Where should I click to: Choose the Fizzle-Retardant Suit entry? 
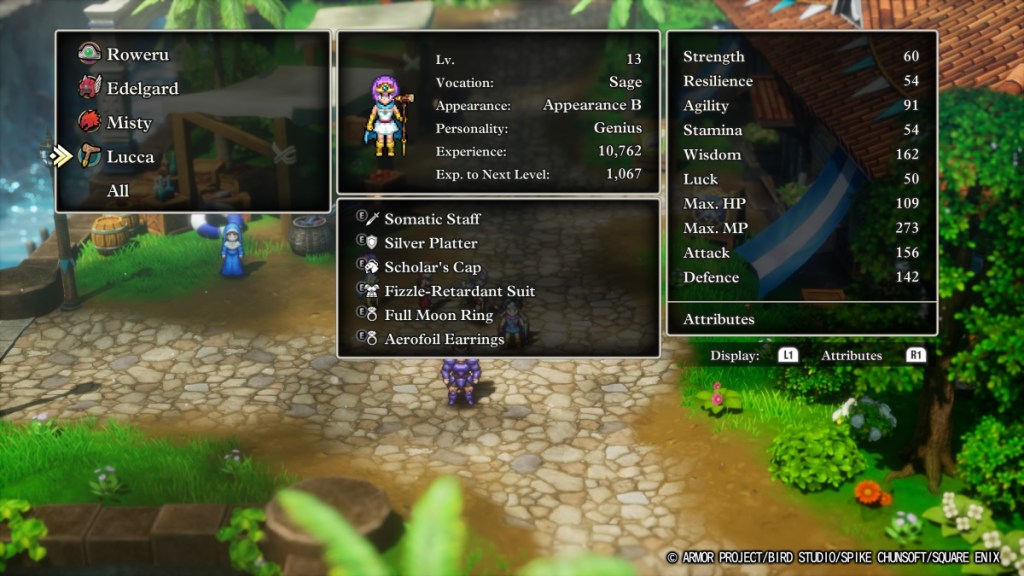pyautogui.click(x=459, y=291)
